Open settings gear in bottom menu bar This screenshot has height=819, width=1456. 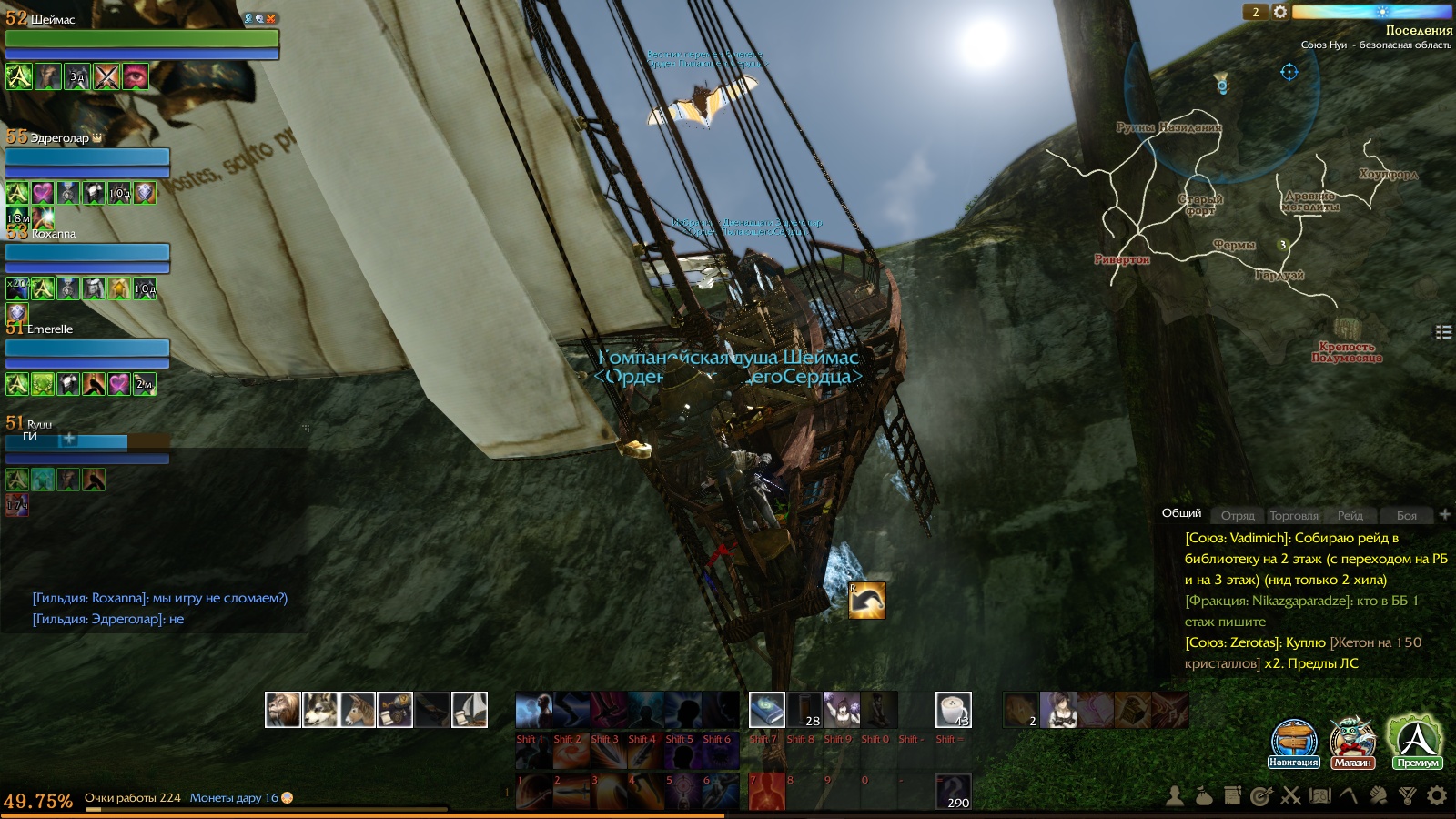pos(1437,796)
